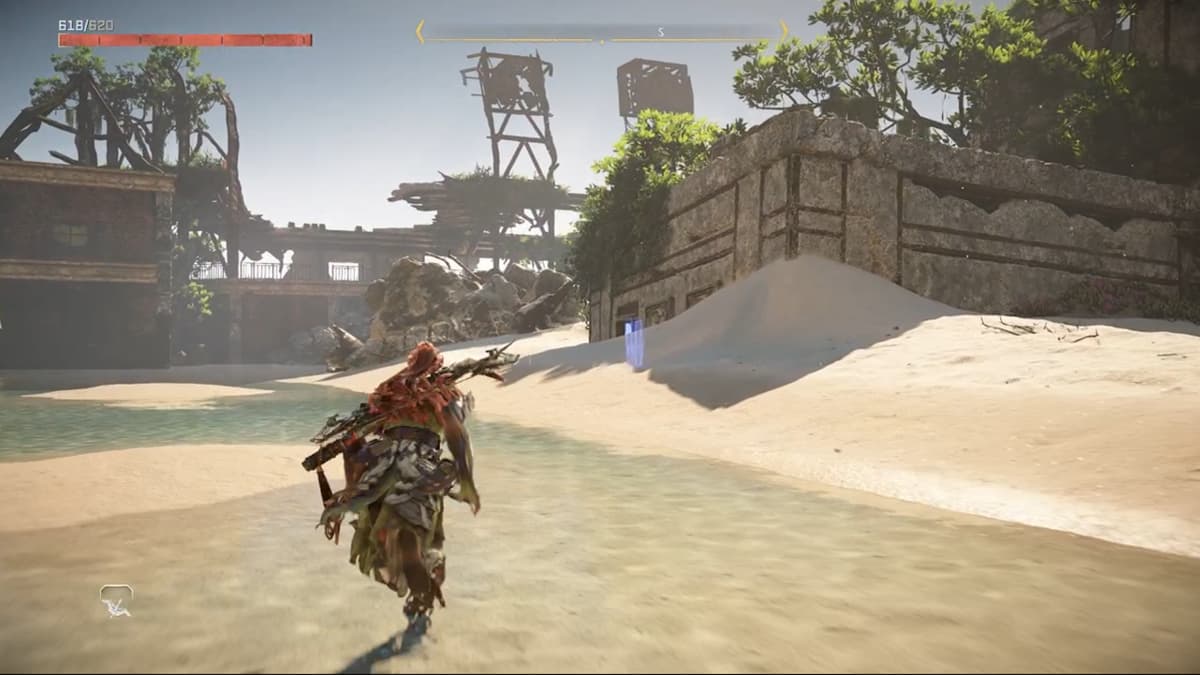Select the mount call icon
1200x675 pixels.
(116, 600)
